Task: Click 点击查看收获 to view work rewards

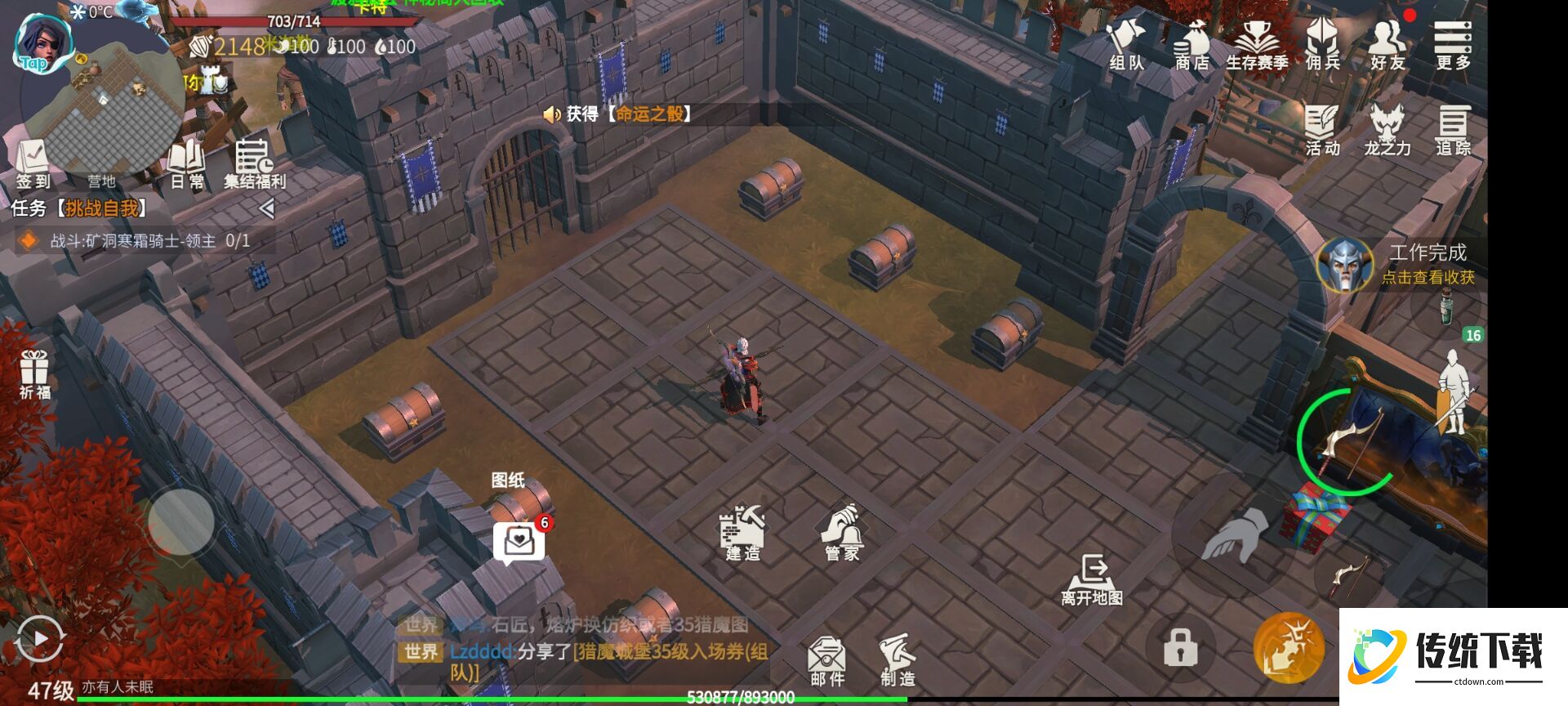Action: point(1427,276)
